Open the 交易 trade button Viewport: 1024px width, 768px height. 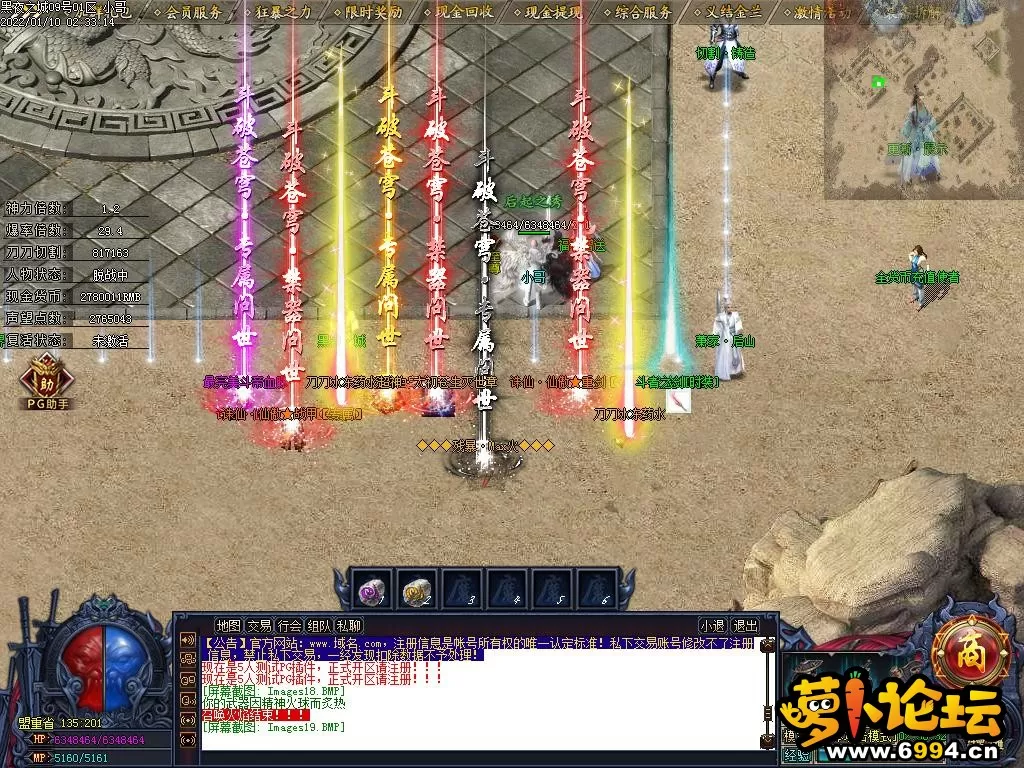(x=259, y=626)
